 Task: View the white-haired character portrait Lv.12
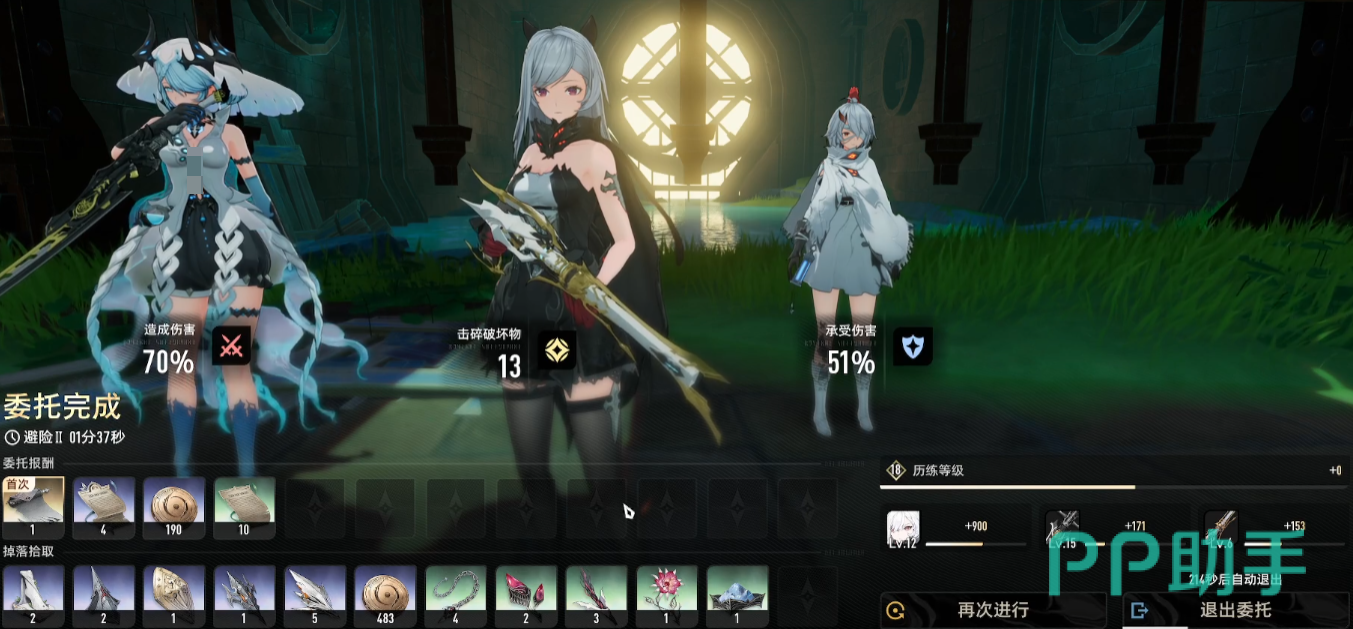(903, 528)
